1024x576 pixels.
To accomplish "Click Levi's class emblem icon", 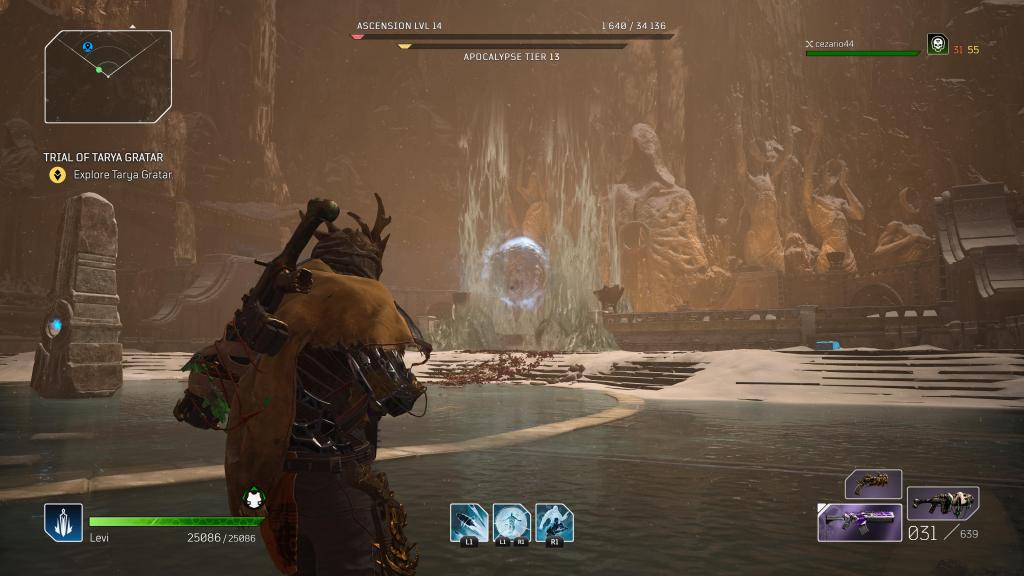I will point(63,522).
